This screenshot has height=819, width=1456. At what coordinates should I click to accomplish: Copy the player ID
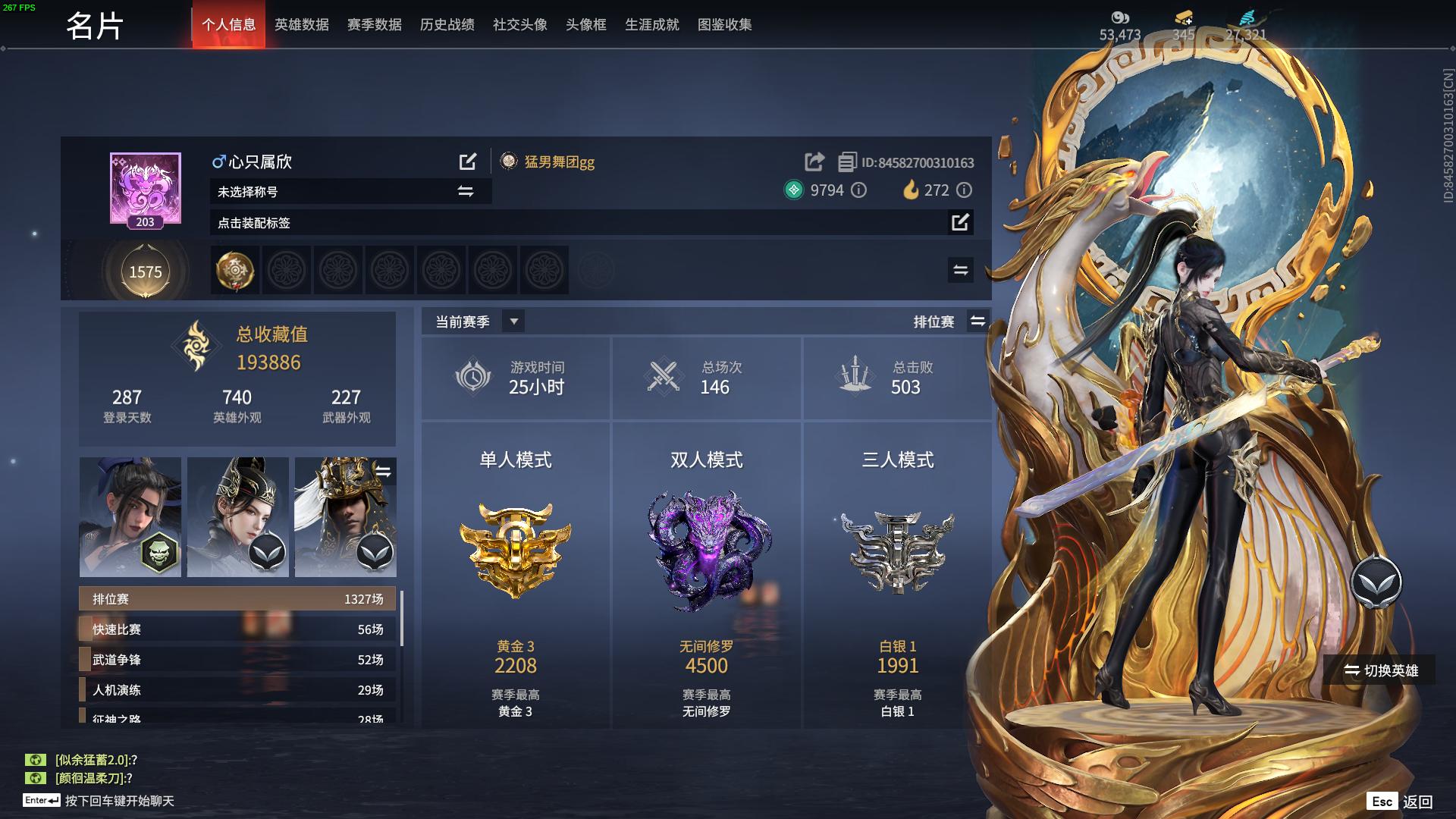[x=847, y=162]
